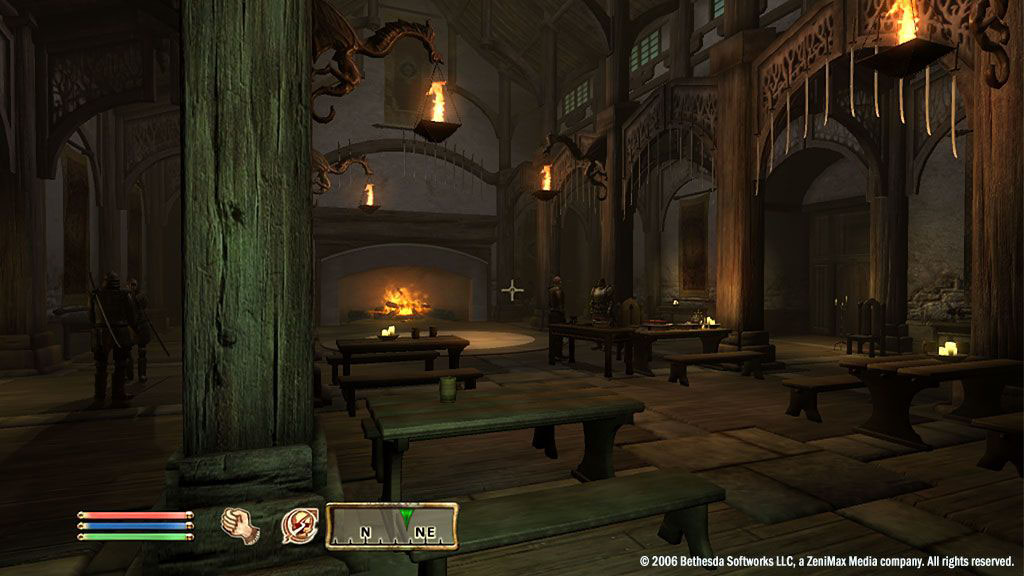Click the fist weapon icon
Screen dimensions: 1024x576
pyautogui.click(x=240, y=524)
